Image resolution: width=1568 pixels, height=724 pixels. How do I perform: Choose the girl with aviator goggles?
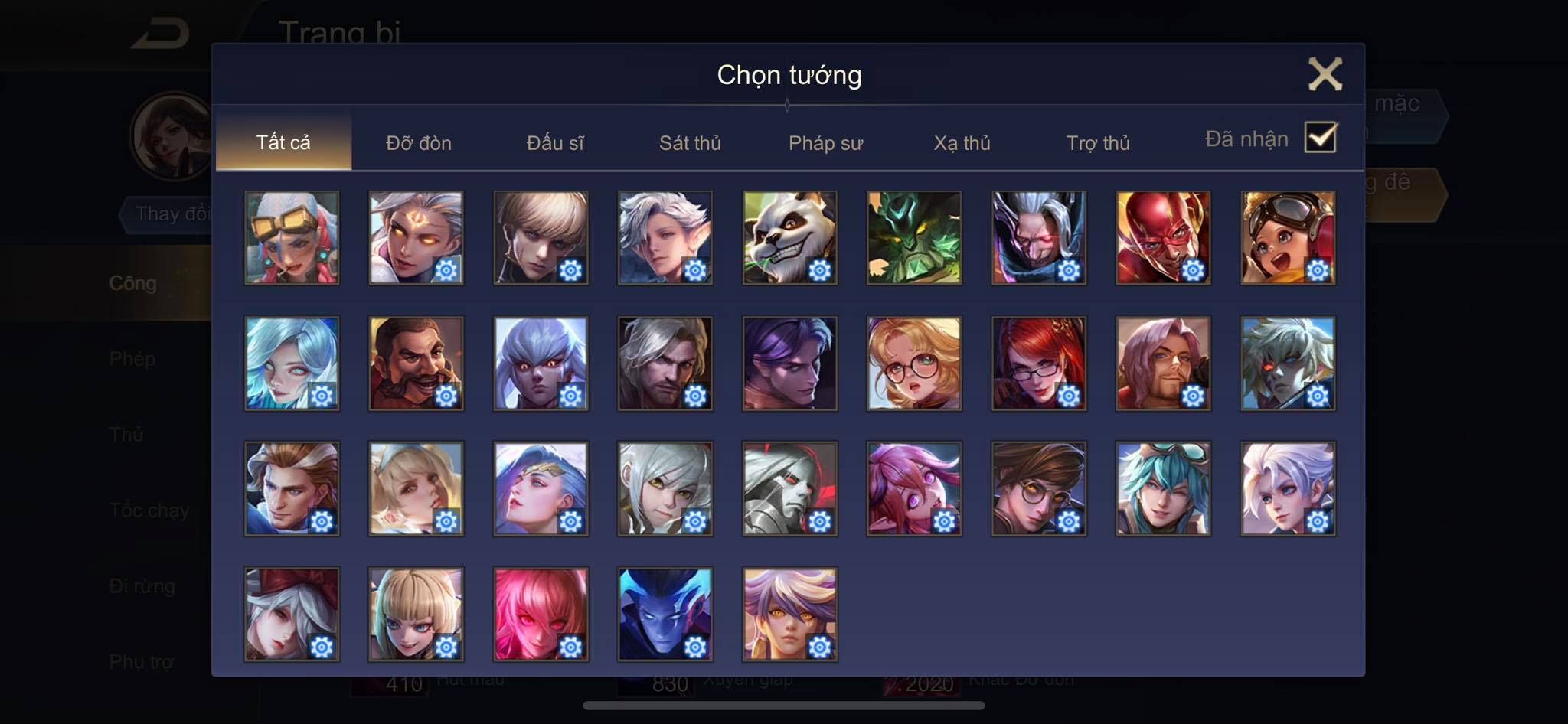pyautogui.click(x=1288, y=238)
